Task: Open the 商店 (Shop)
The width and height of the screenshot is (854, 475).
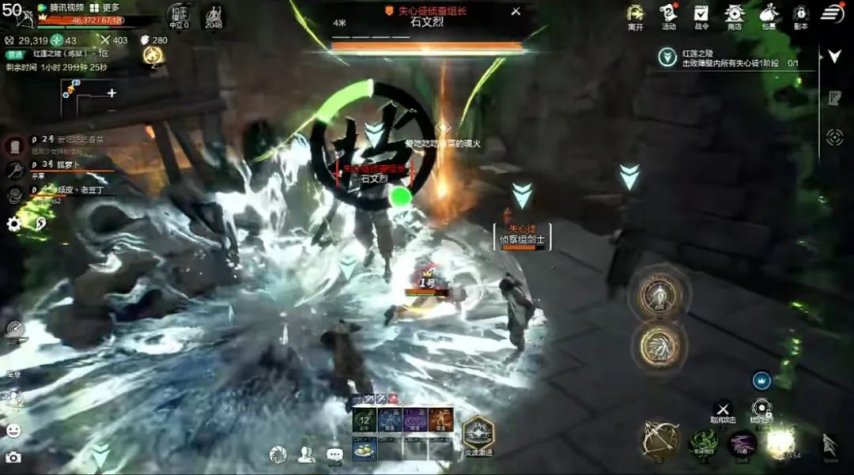Action: tap(734, 15)
